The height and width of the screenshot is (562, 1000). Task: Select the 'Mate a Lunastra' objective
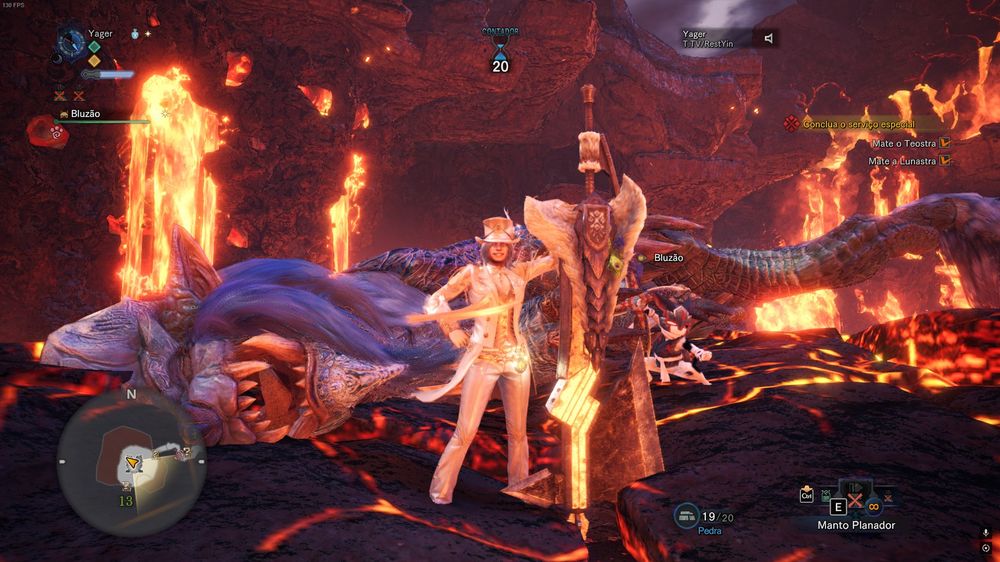click(x=901, y=160)
